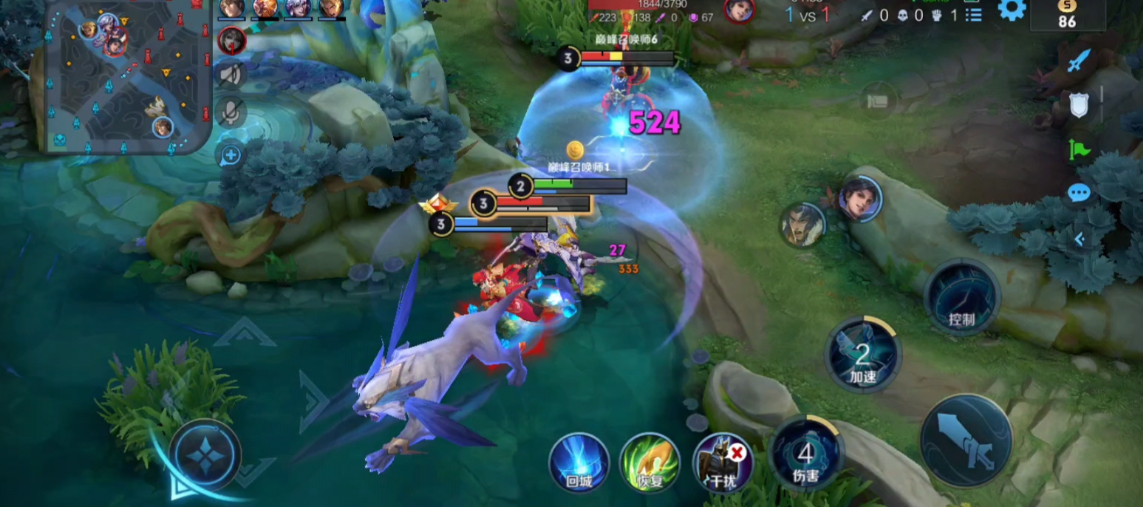The width and height of the screenshot is (1143, 507).
Task: Open the quick chat bubble
Action: coord(1078,193)
